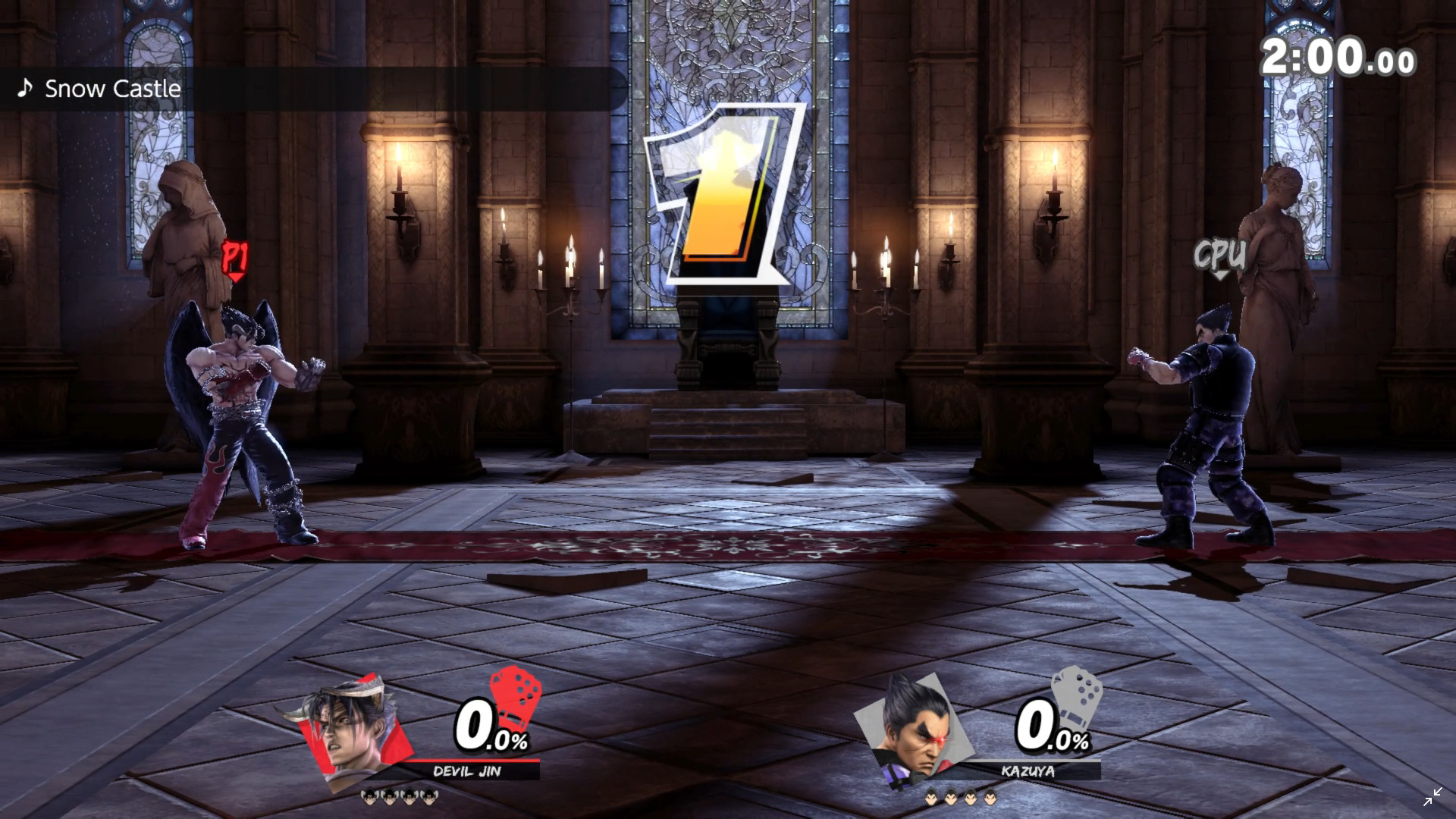Click the Snow Castle song title
The height and width of the screenshot is (819, 1456).
coord(112,89)
